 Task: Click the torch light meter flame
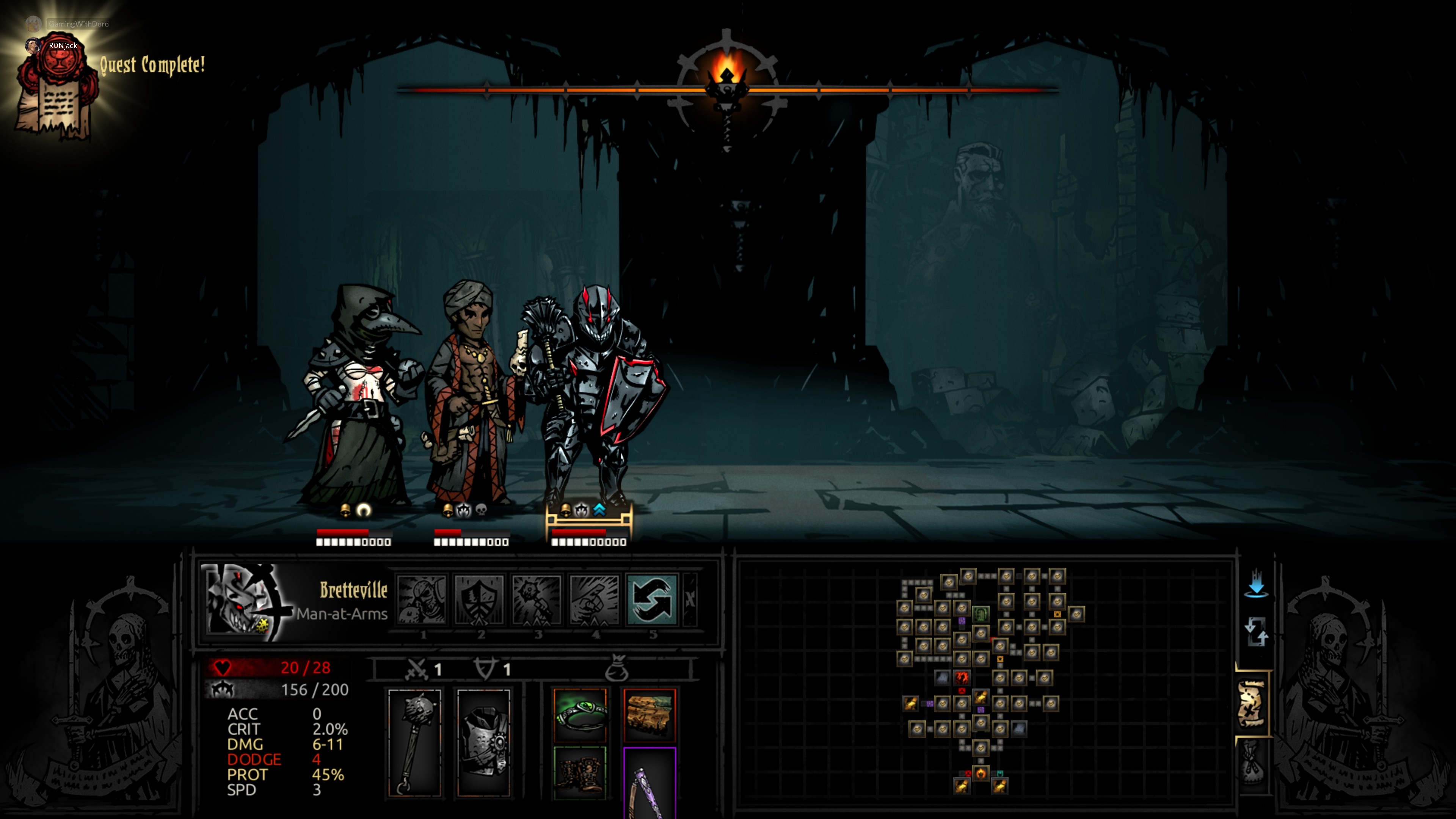[x=726, y=74]
